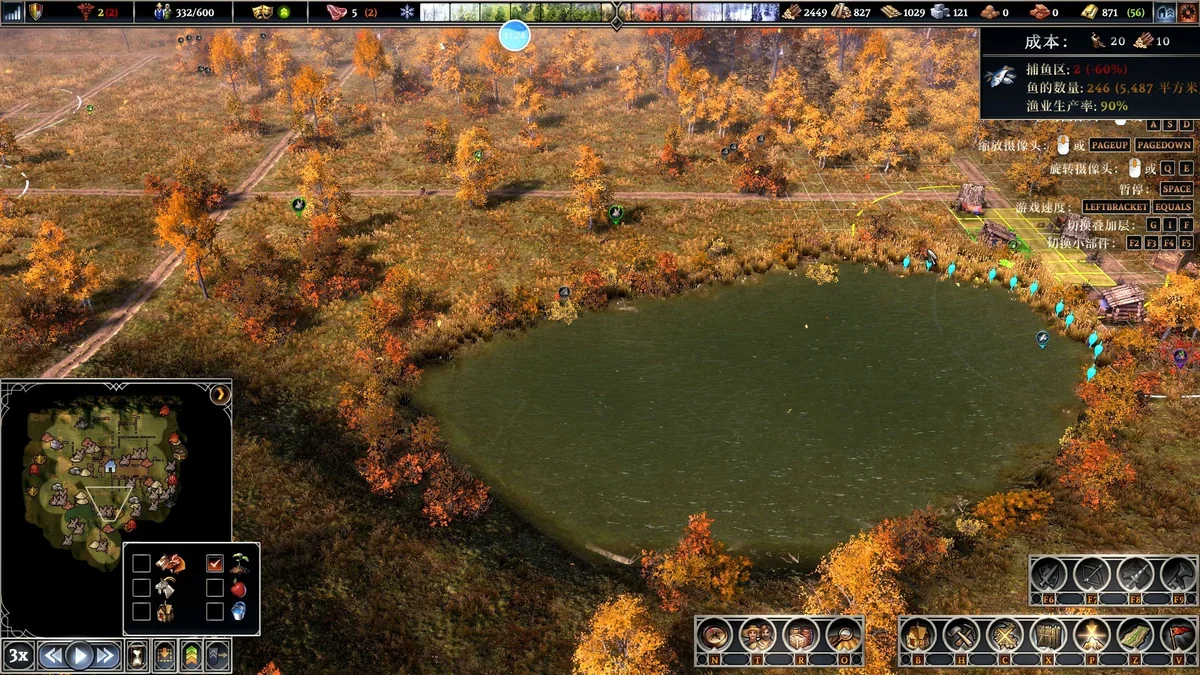Open the storage crates and barrels panel
1200x675 pixels.
click(801, 634)
